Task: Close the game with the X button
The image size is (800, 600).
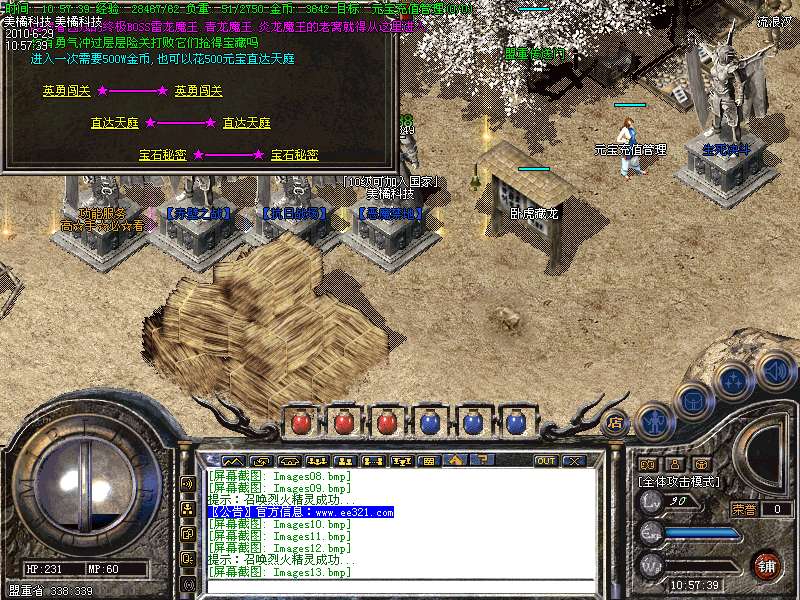Action: click(x=573, y=461)
